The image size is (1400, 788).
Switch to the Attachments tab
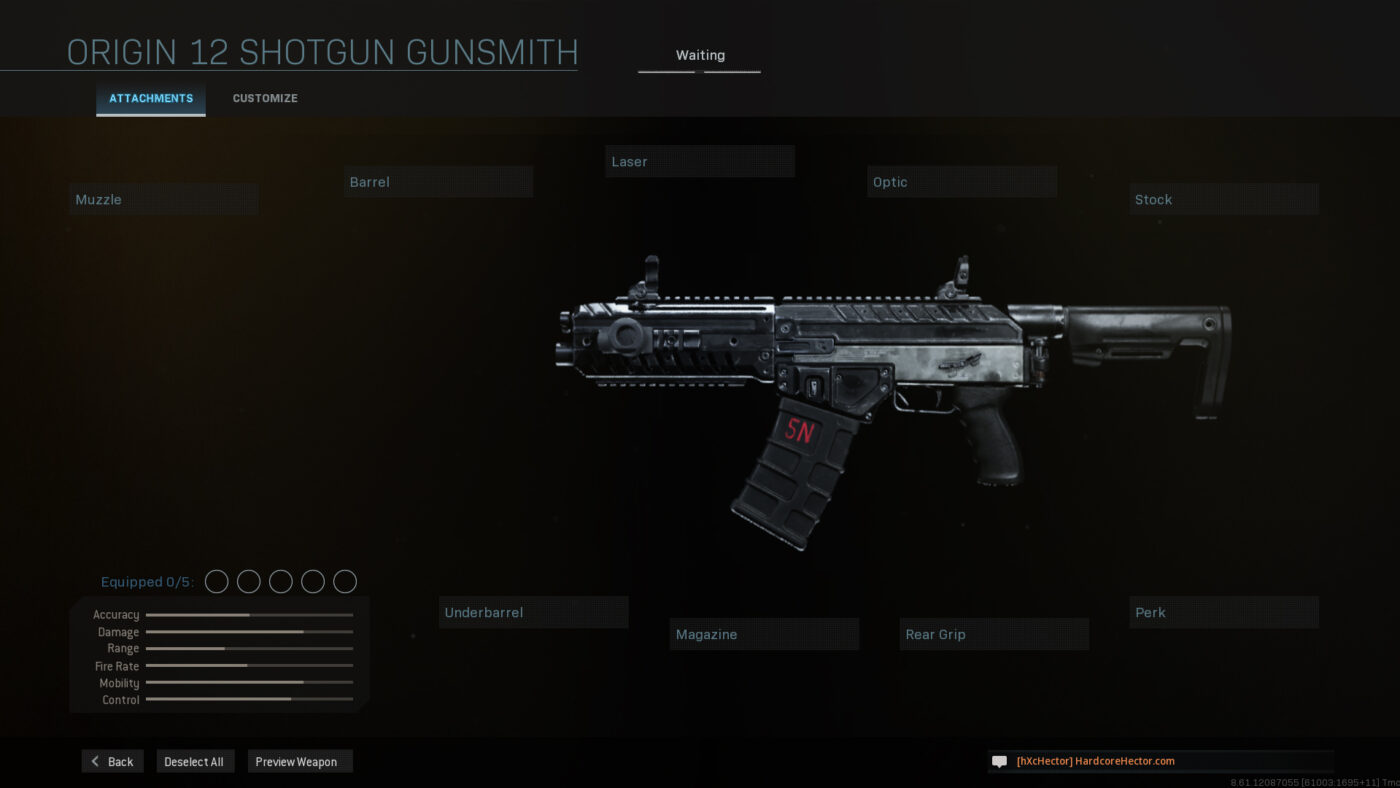click(x=150, y=98)
